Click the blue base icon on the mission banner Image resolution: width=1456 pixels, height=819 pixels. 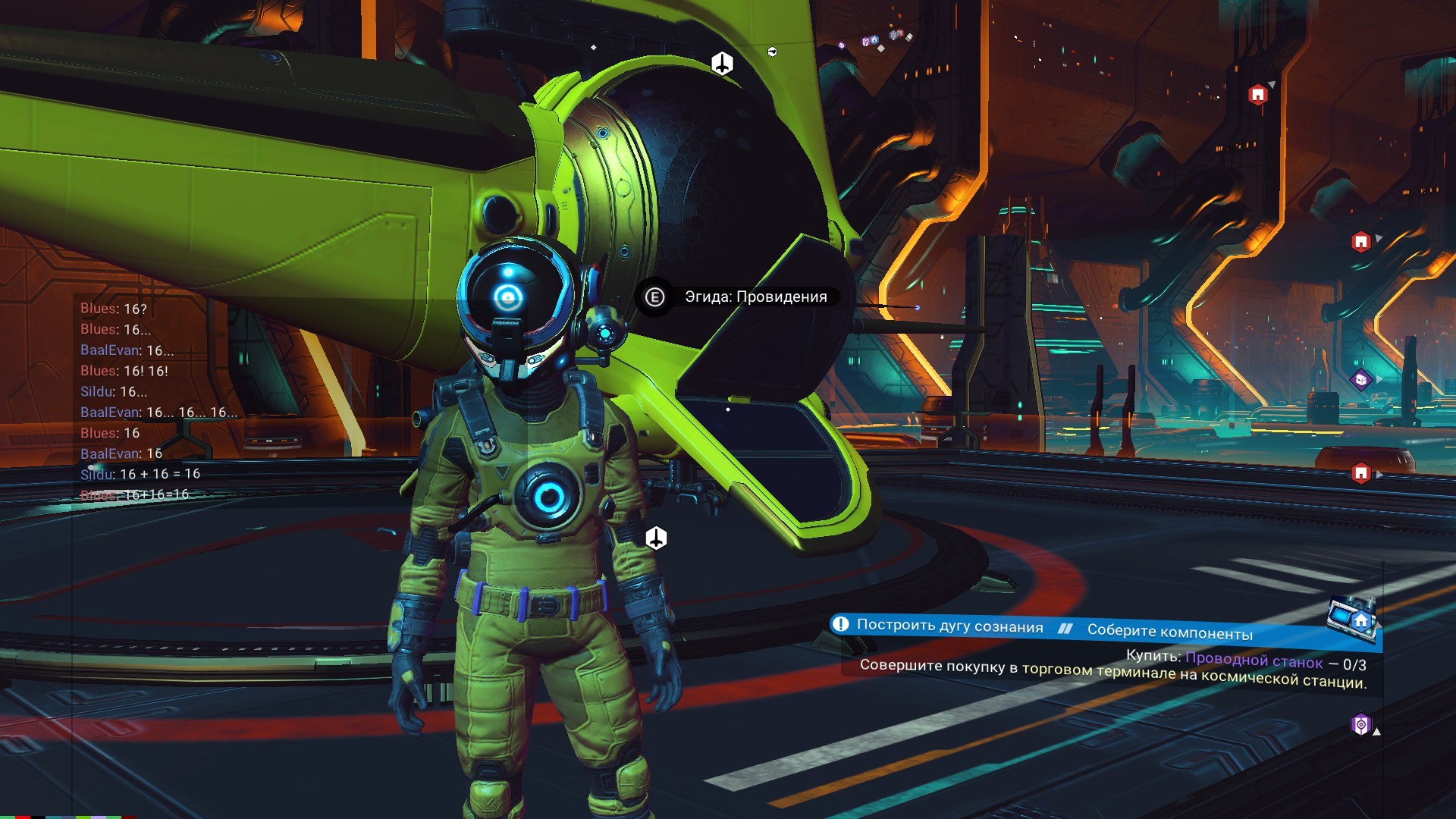1360,621
